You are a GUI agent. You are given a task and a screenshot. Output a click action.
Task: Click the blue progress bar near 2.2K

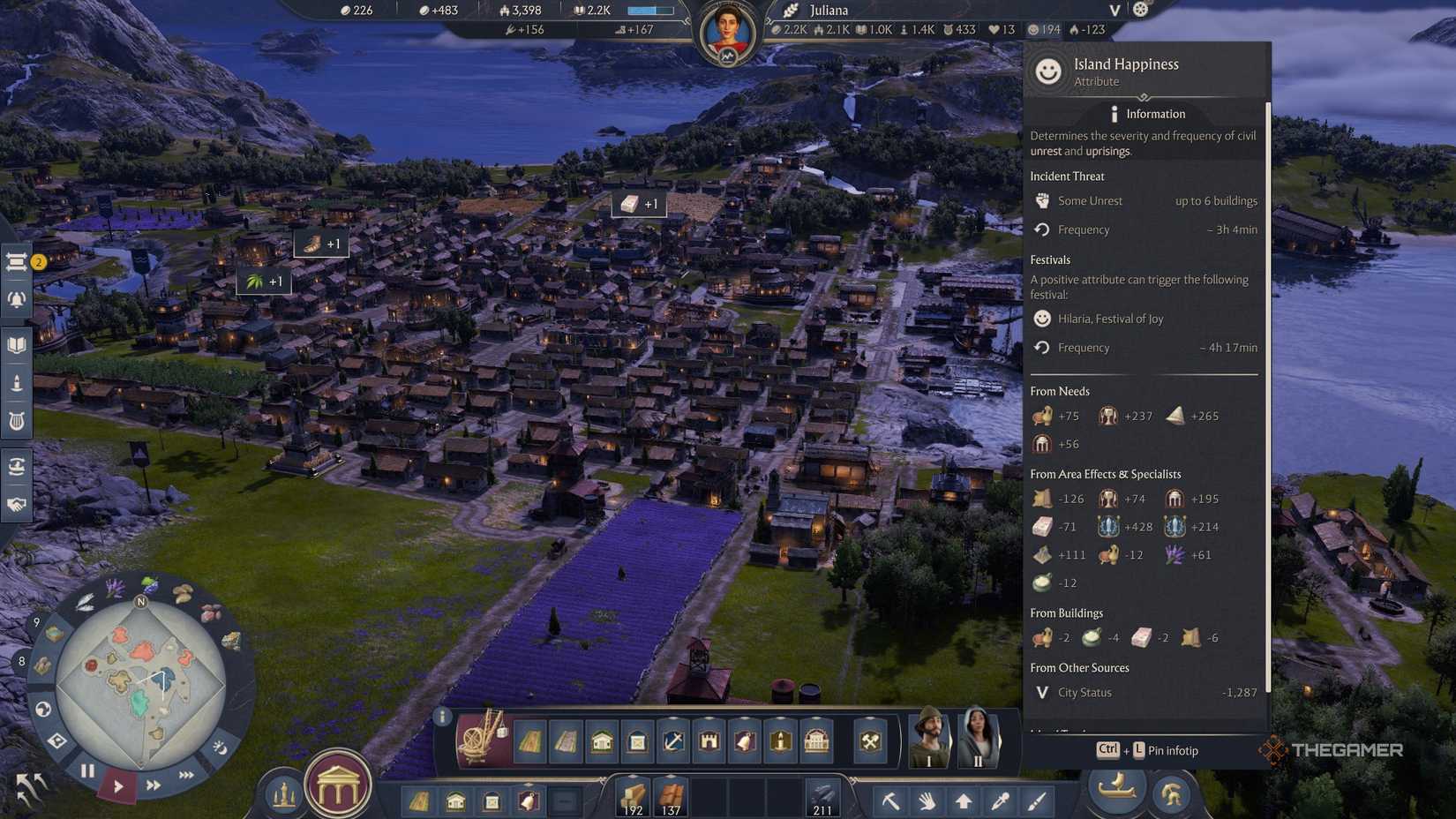(x=650, y=10)
